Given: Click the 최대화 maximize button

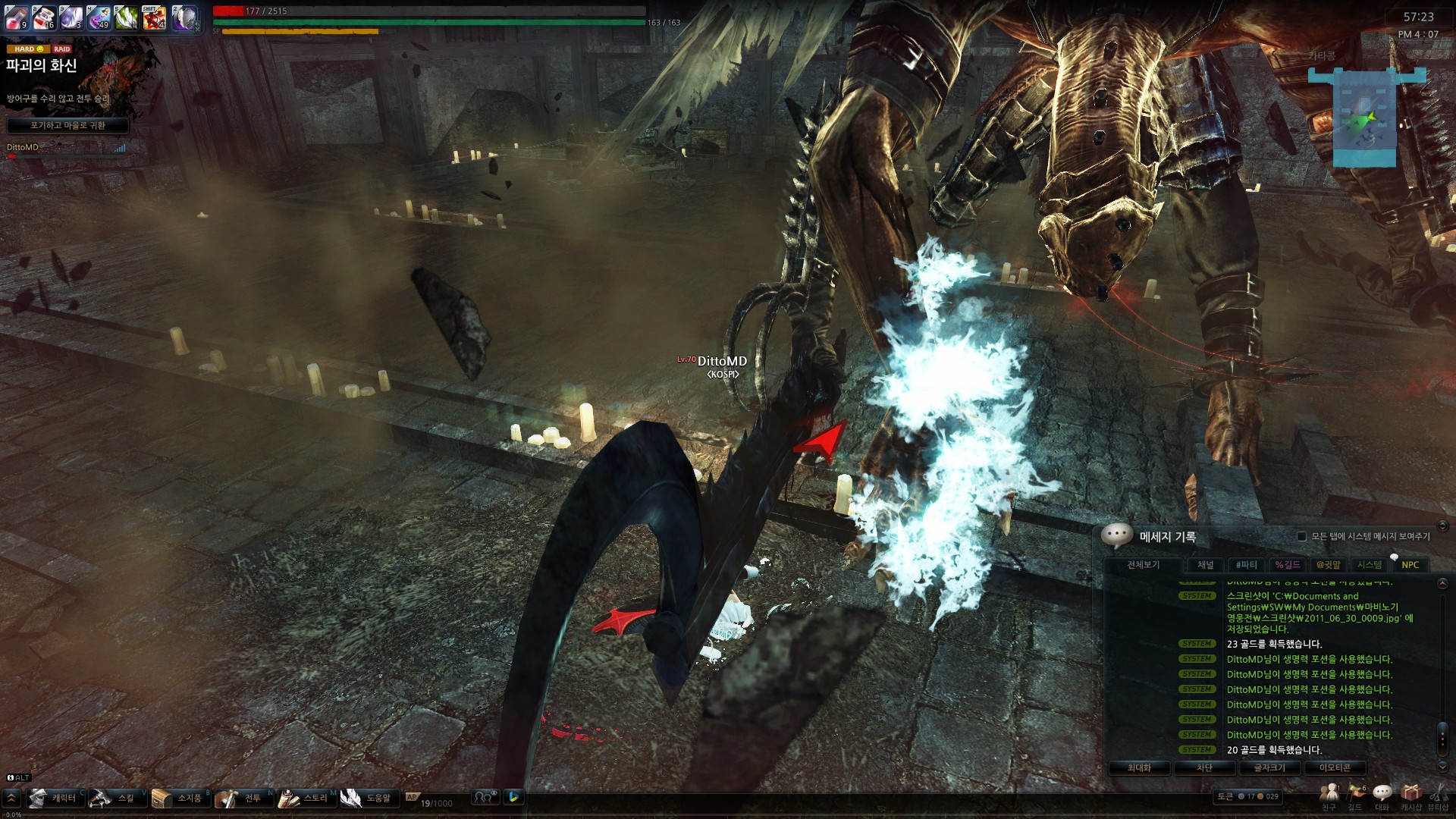Looking at the screenshot, I should [1139, 767].
